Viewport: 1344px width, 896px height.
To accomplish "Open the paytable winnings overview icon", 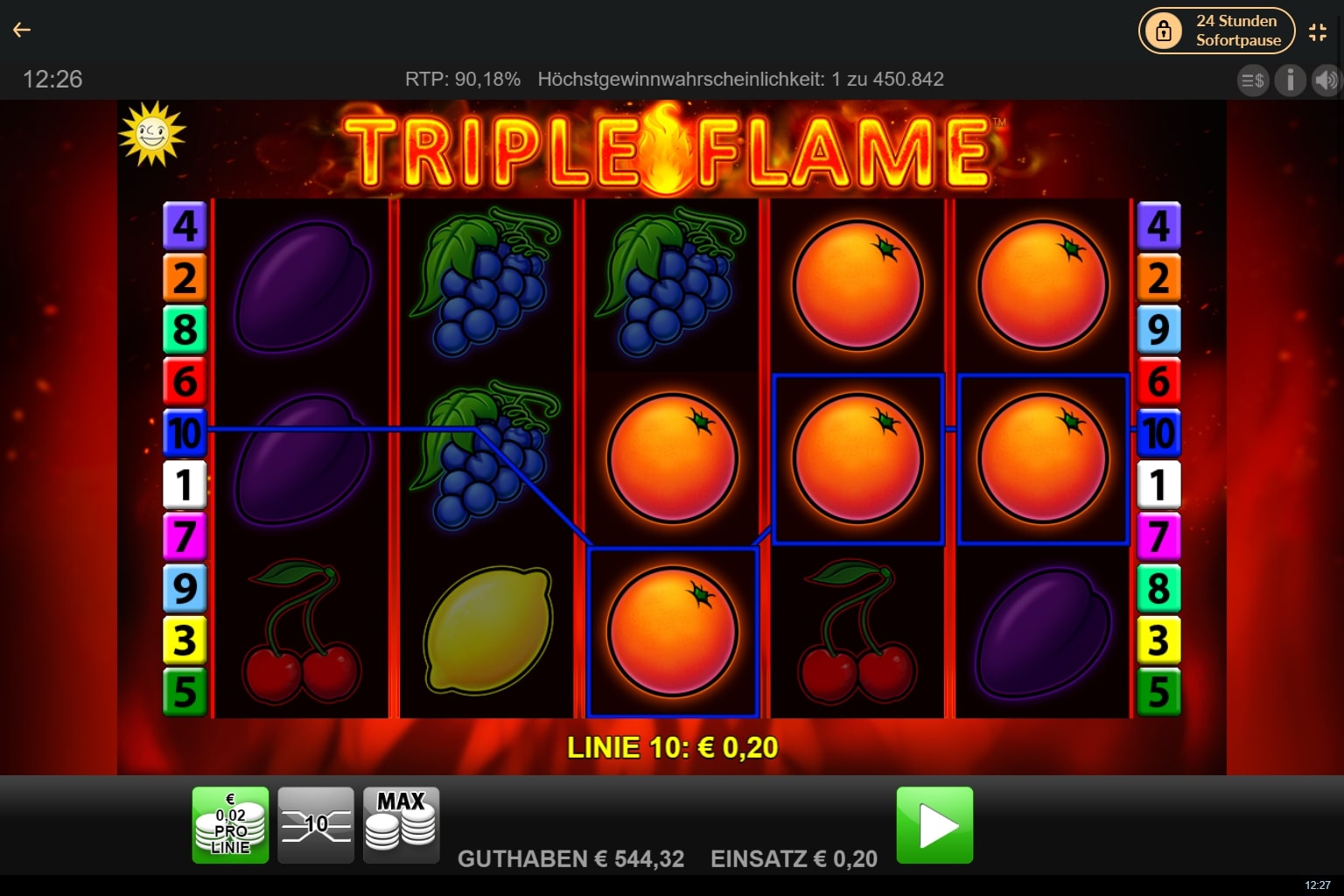I will 1253,80.
